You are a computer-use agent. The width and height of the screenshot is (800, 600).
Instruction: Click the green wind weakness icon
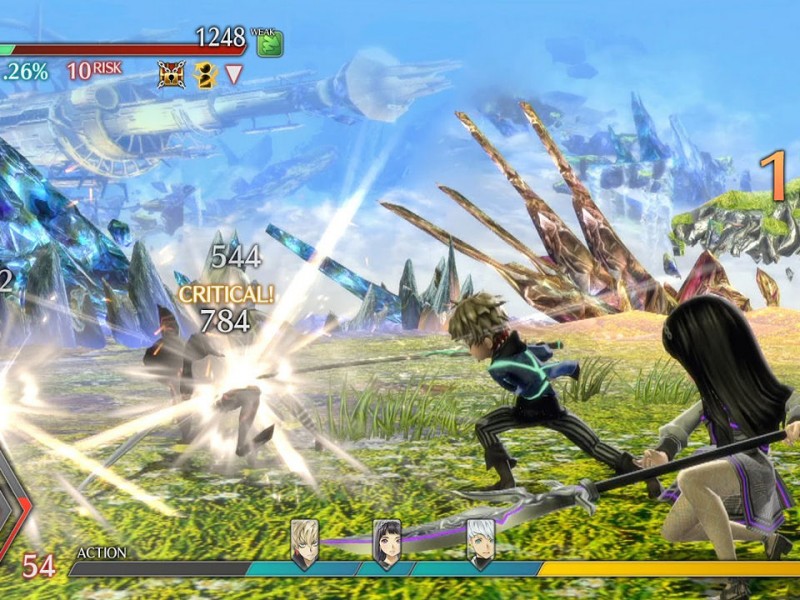[270, 43]
